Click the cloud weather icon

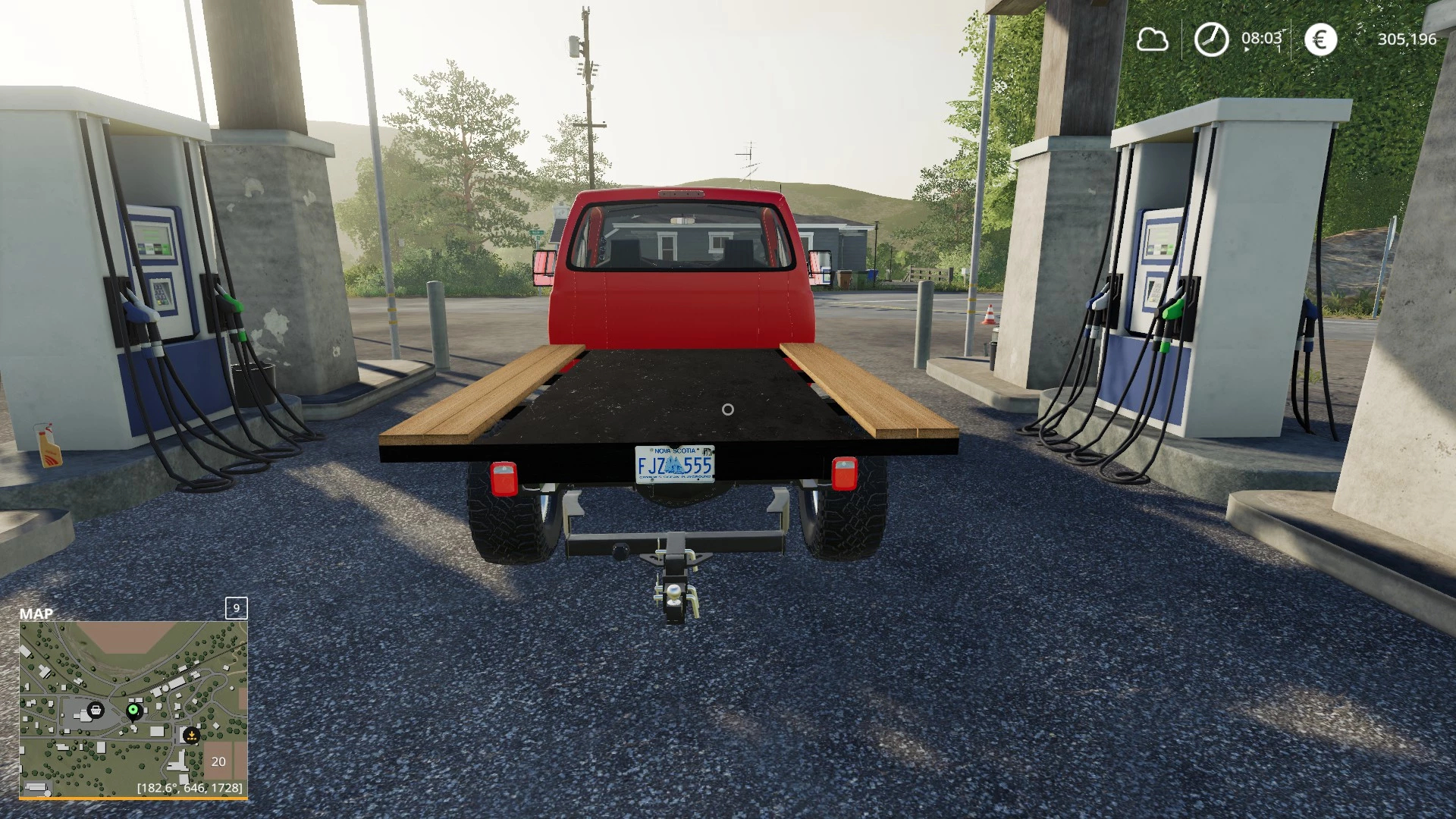point(1152,39)
